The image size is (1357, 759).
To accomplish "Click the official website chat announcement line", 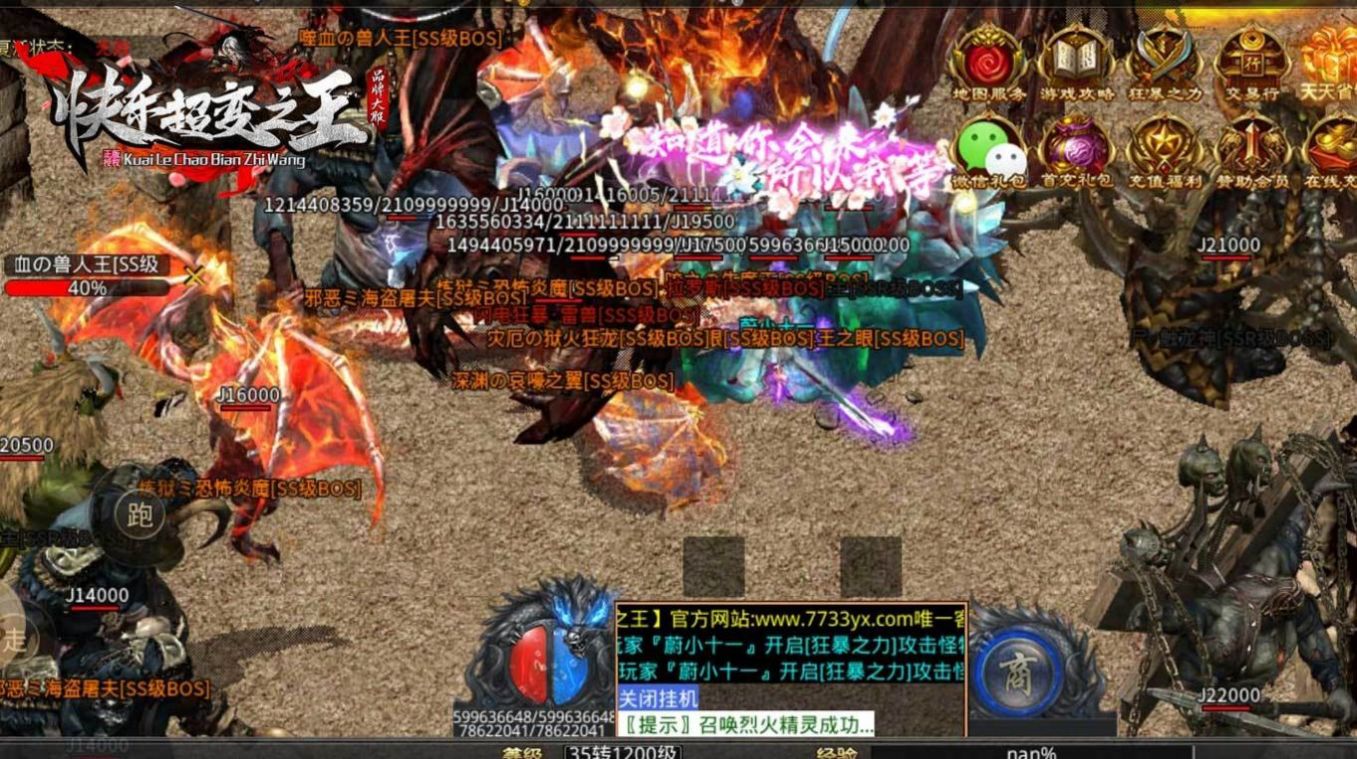I will [x=790, y=617].
